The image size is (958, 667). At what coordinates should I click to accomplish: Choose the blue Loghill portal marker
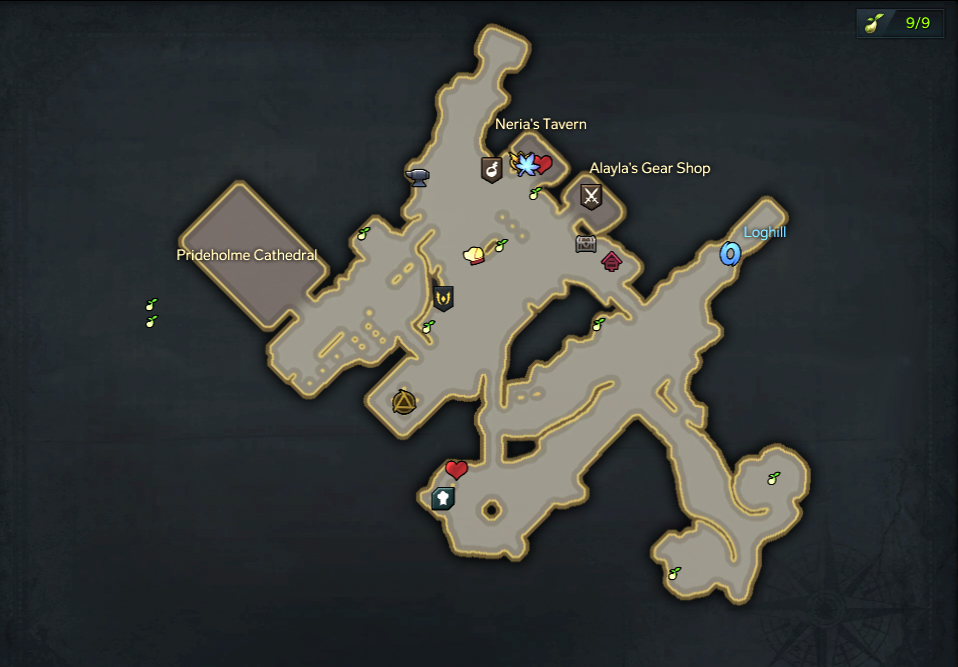[730, 254]
